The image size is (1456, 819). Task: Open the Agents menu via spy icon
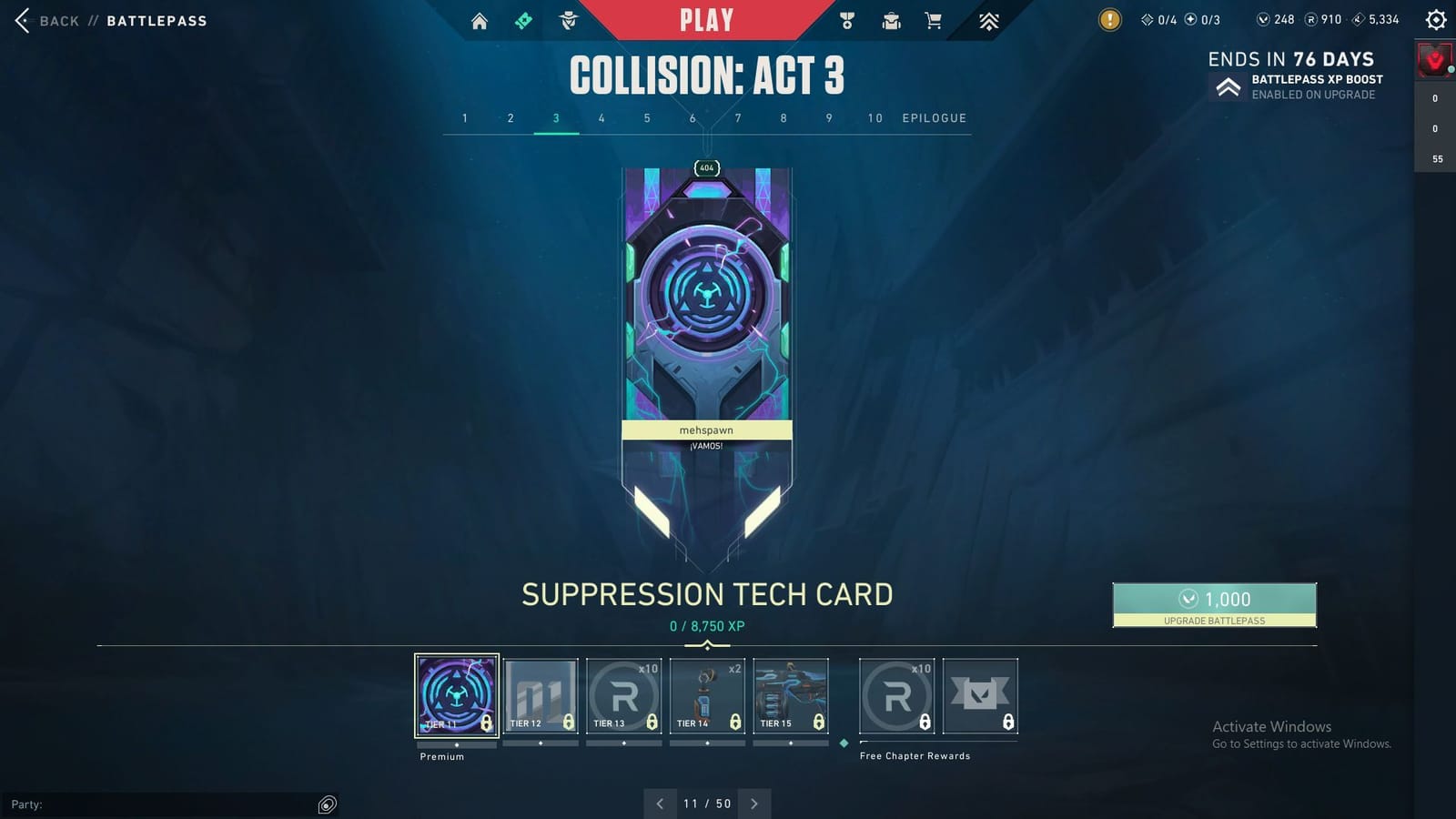click(567, 19)
